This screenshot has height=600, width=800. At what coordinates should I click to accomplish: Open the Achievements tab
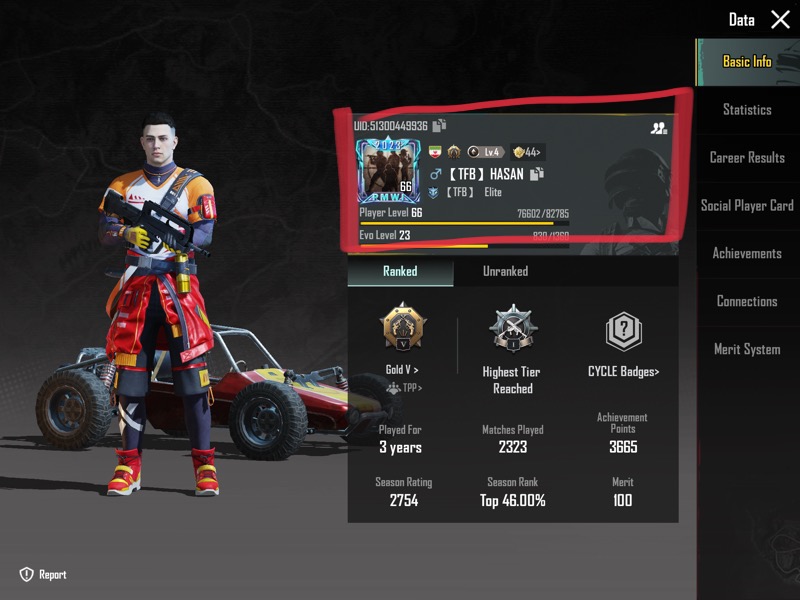click(x=747, y=254)
